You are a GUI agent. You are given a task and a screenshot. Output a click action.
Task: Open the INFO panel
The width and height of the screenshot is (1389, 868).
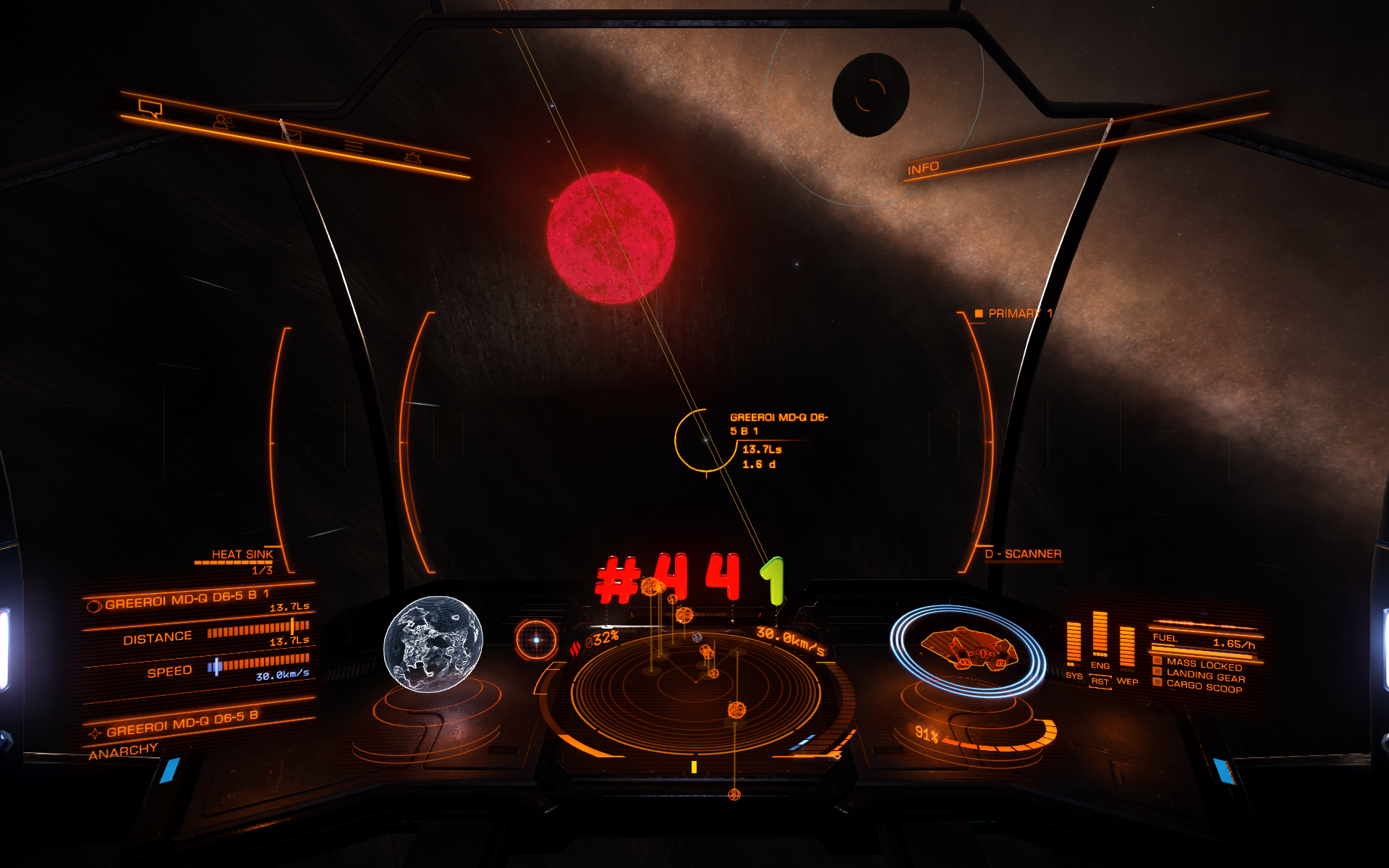(x=923, y=169)
